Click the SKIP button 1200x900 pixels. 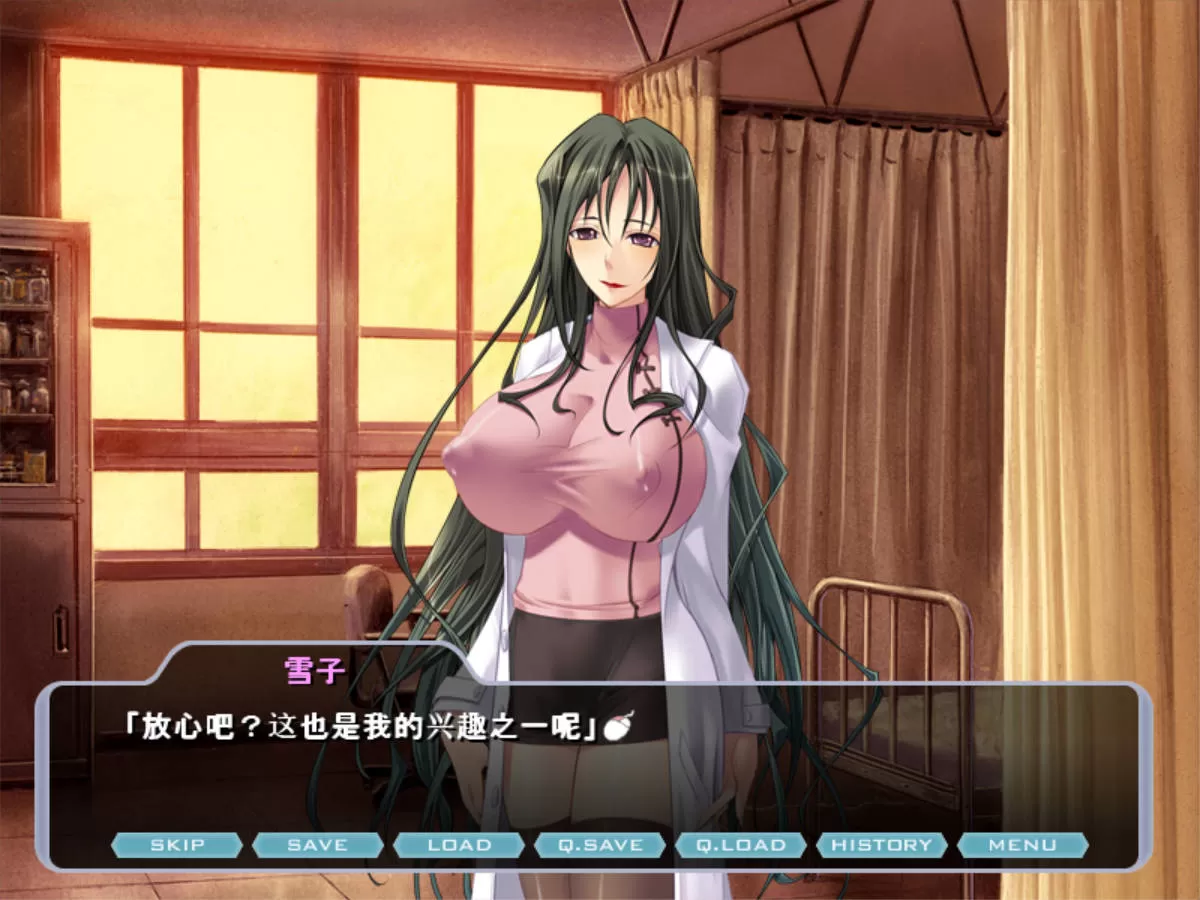[x=177, y=845]
